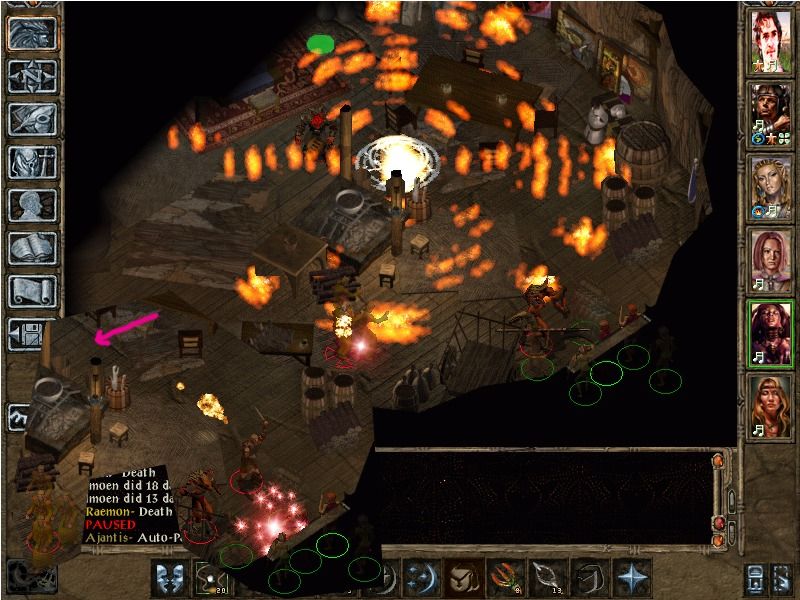The image size is (800, 600).
Task: Click the green-bordered dark-skinned woman portrait
Action: 770,330
